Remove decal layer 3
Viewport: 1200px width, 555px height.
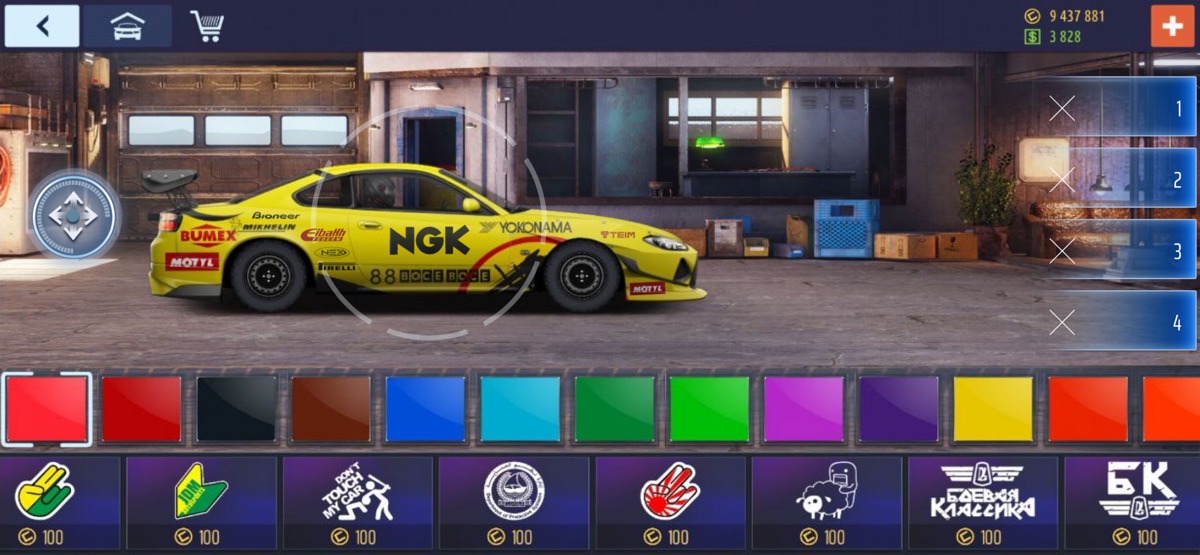click(x=1062, y=251)
